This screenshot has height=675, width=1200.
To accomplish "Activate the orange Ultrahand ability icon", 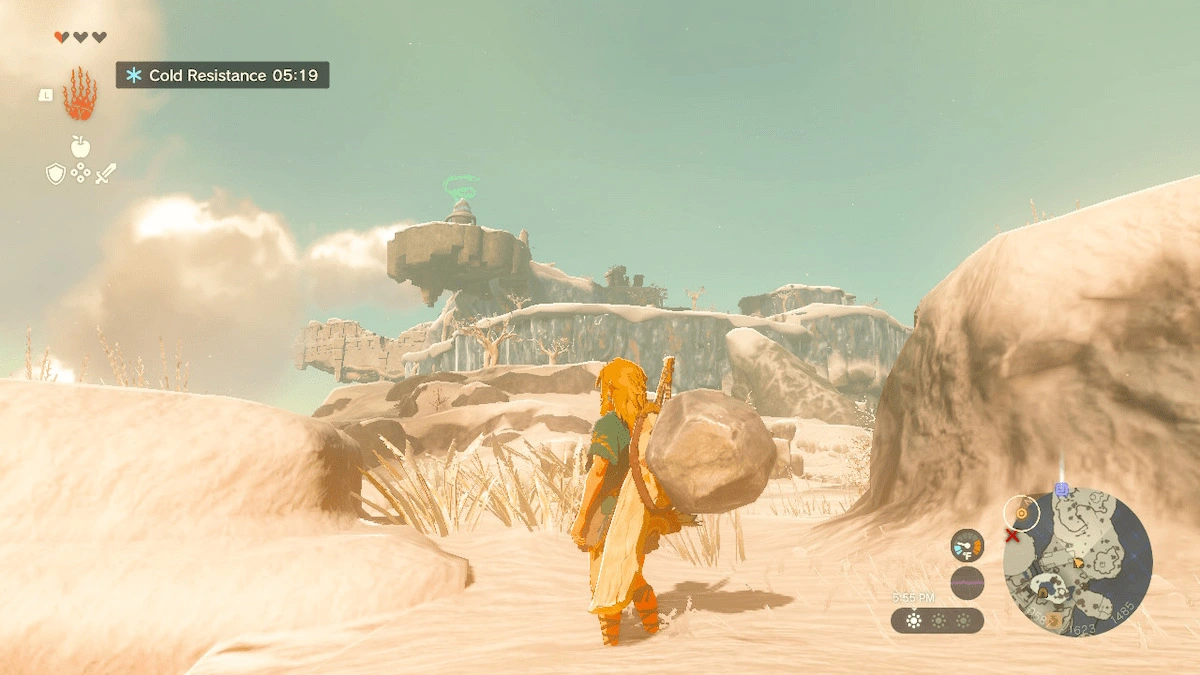I will point(79,95).
